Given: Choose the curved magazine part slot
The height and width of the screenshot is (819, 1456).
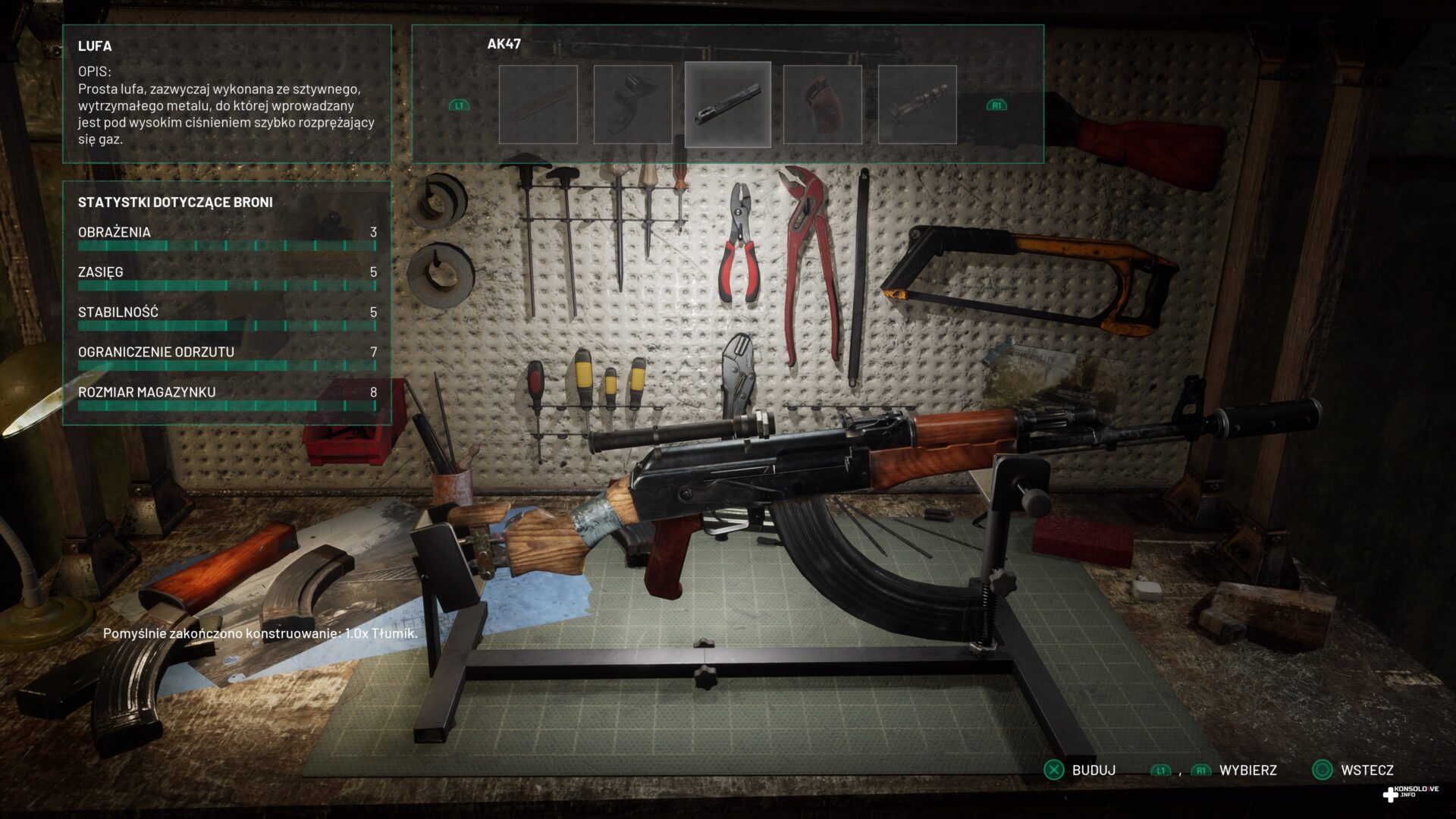Looking at the screenshot, I should pos(632,105).
